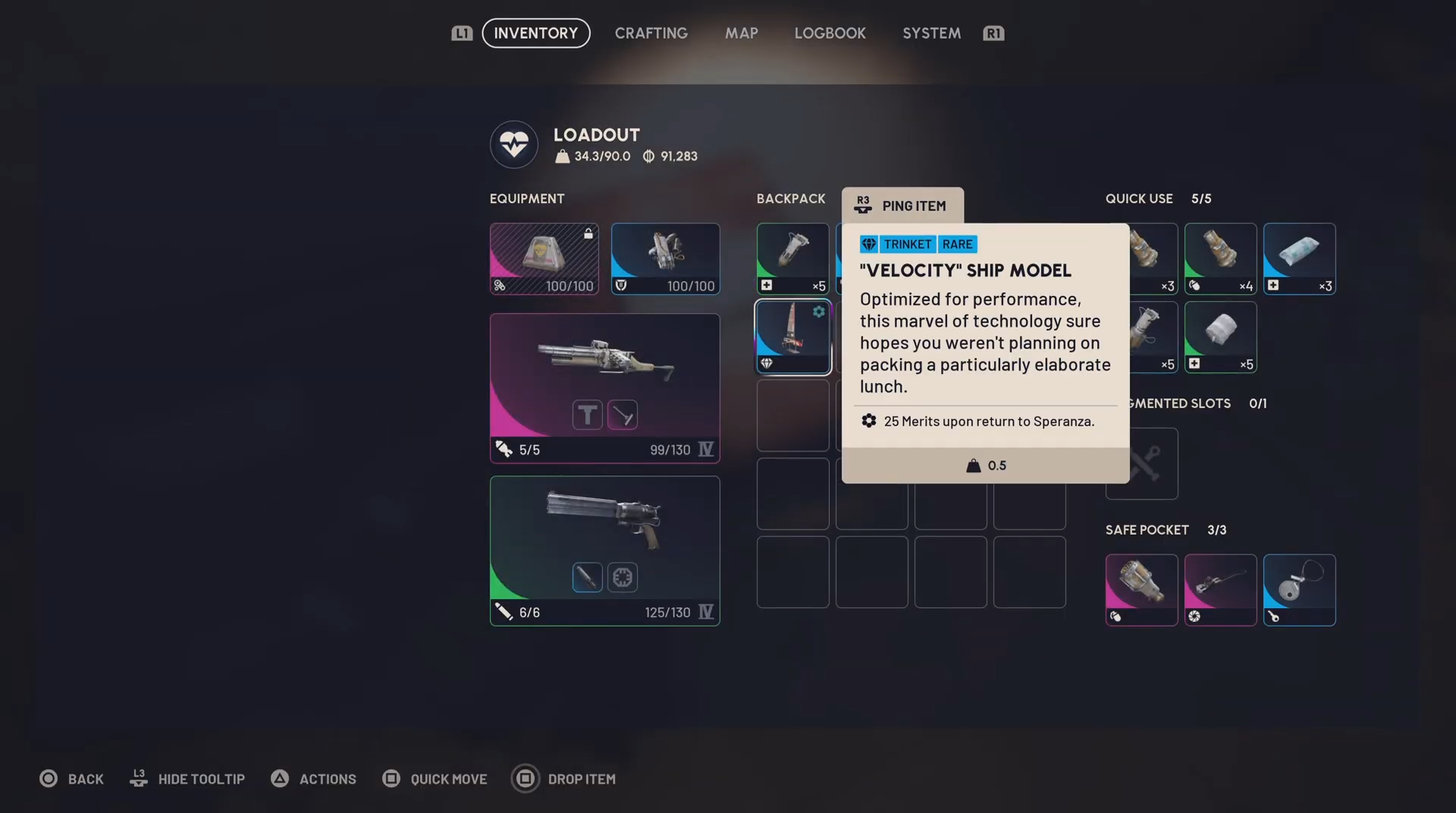The image size is (1456, 813).
Task: Click the Ping Item tooltip button
Action: (x=902, y=206)
